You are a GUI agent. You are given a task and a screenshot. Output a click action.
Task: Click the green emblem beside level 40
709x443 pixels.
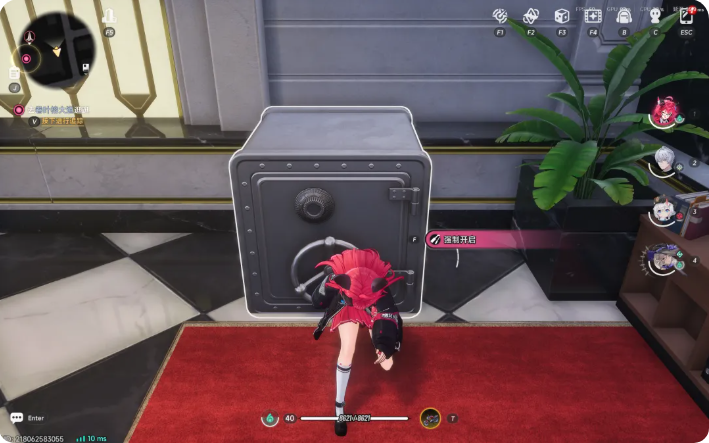[x=268, y=418]
